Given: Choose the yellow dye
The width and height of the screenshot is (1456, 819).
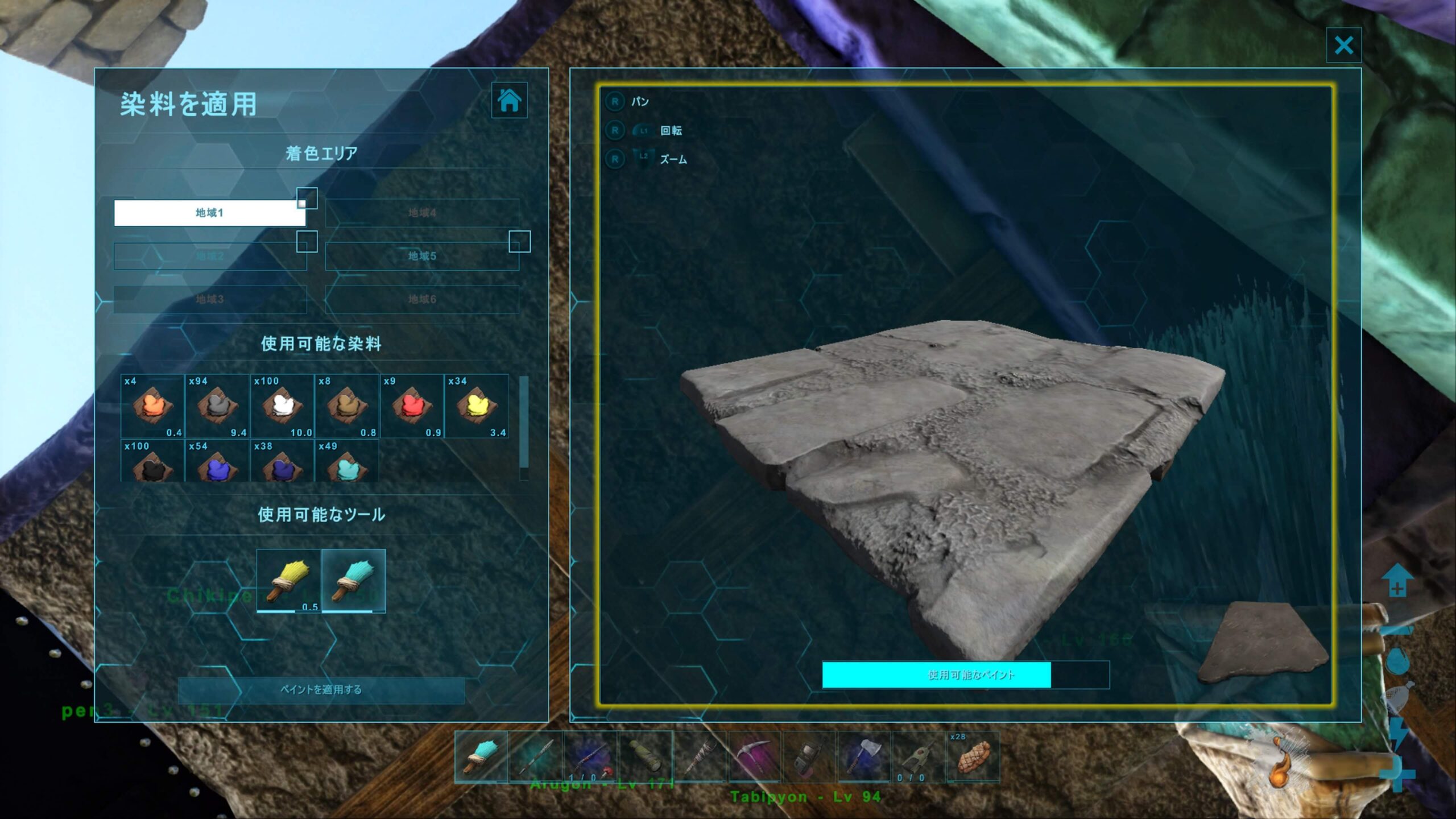Looking at the screenshot, I should tap(477, 406).
